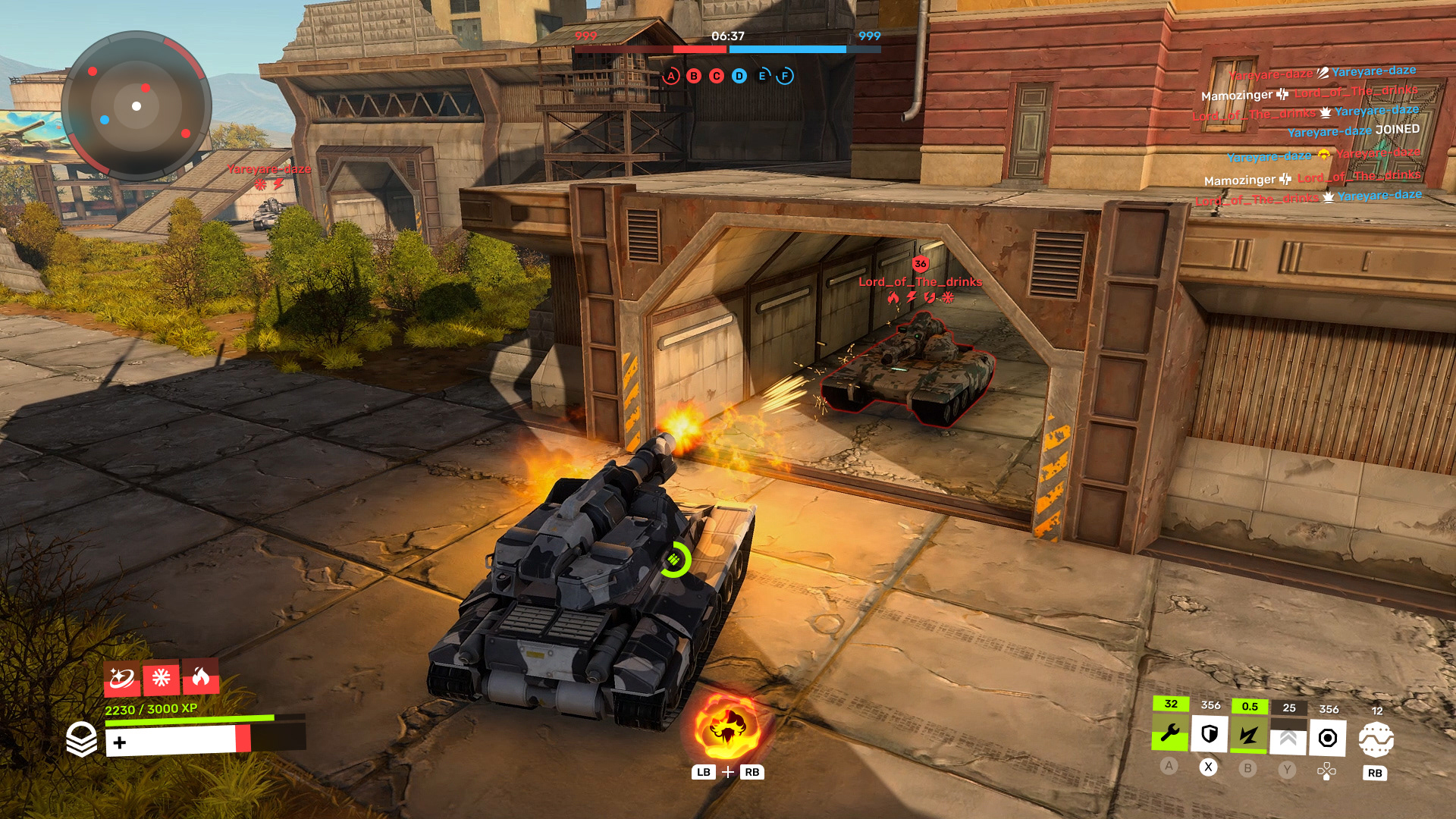Select the octagon target shell ability
This screenshot has height=819, width=1456.
pos(1328,738)
